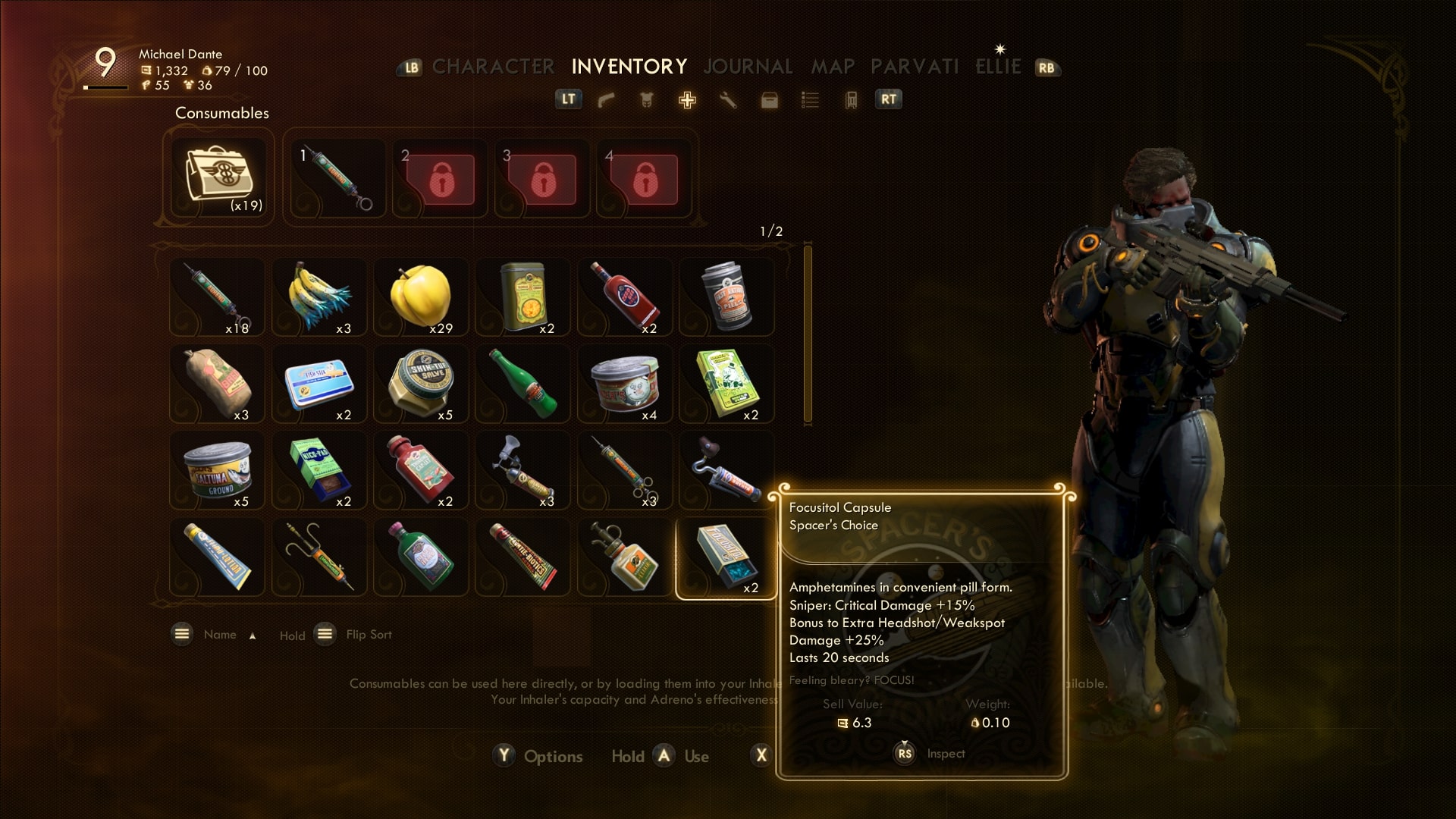Open Ellie's companion tab
The width and height of the screenshot is (1456, 819).
coord(998,67)
